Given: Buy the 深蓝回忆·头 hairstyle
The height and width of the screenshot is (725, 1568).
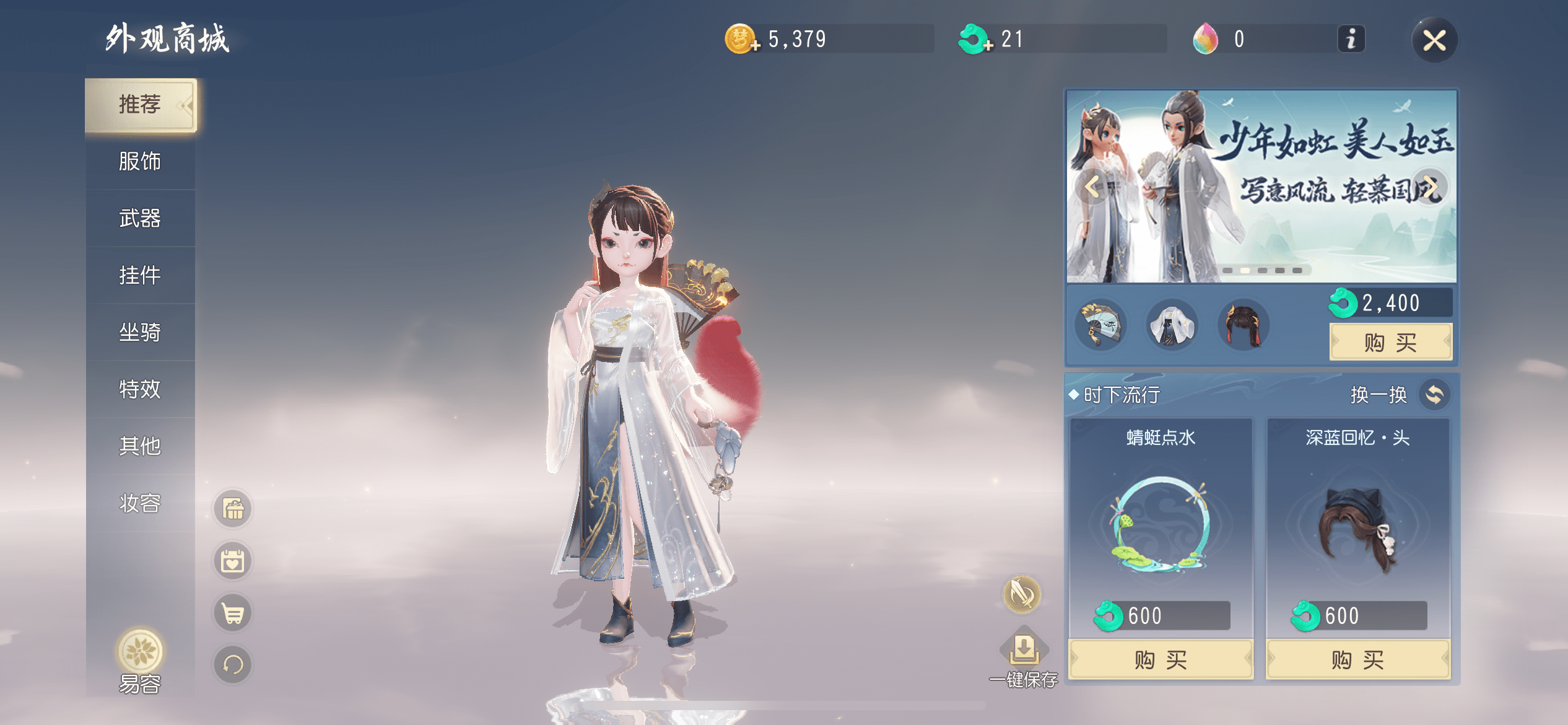Looking at the screenshot, I should click(x=1357, y=660).
